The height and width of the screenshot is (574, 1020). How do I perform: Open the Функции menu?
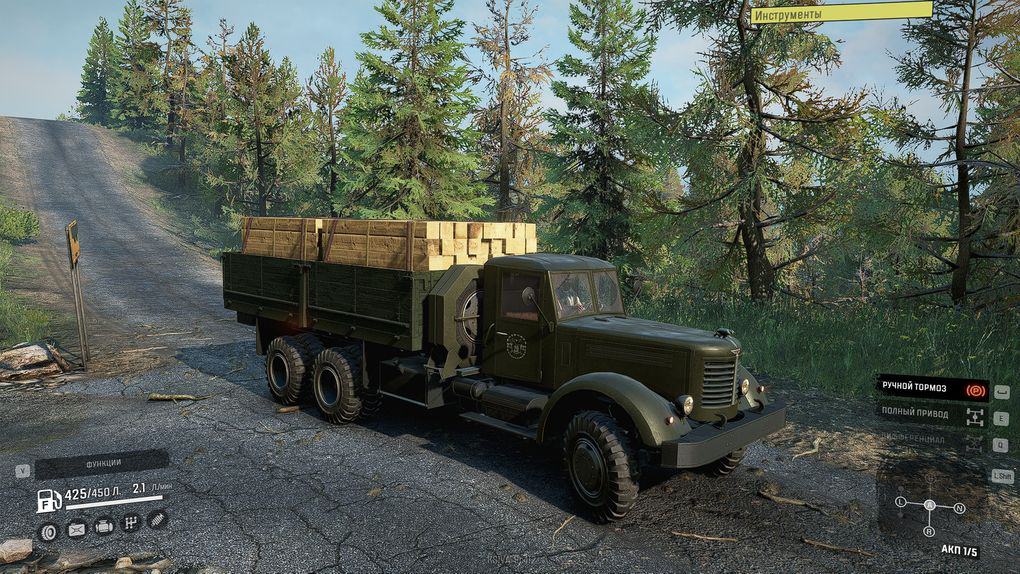[x=102, y=464]
